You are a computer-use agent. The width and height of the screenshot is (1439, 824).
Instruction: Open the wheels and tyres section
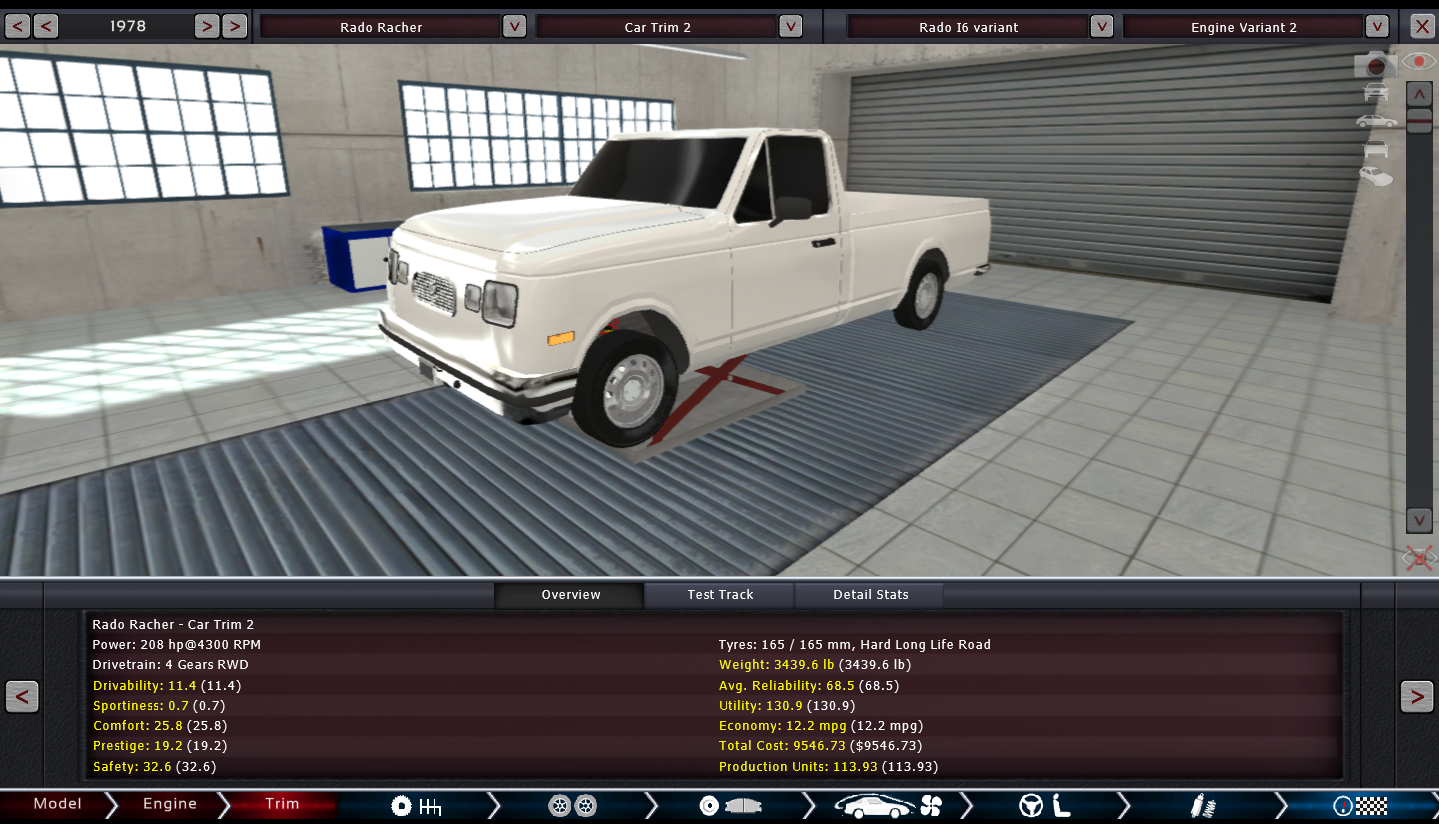[x=572, y=806]
